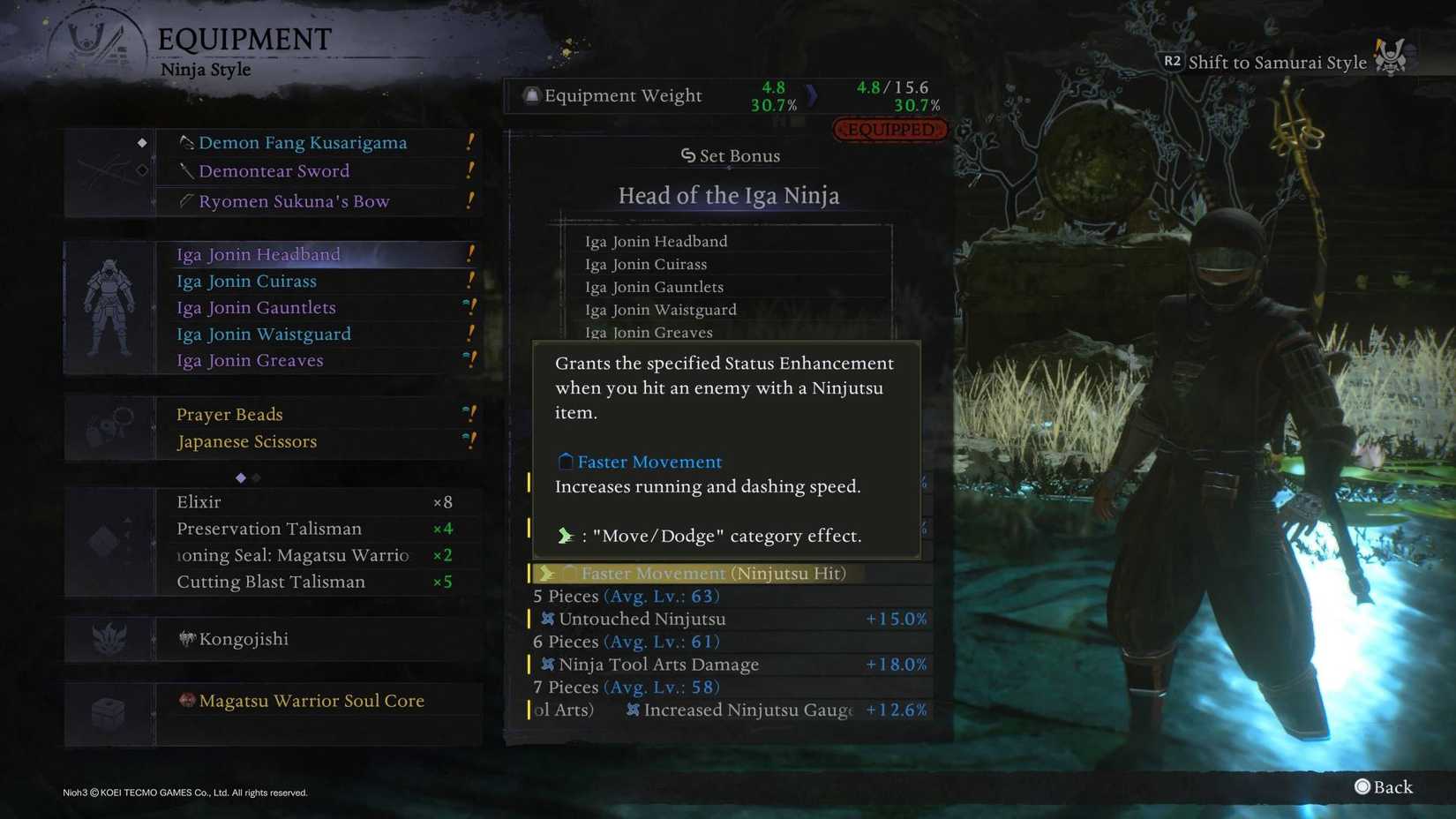Select the Demon Fang Kusarigama weapon icon
The height and width of the screenshot is (819, 1456).
tap(185, 143)
